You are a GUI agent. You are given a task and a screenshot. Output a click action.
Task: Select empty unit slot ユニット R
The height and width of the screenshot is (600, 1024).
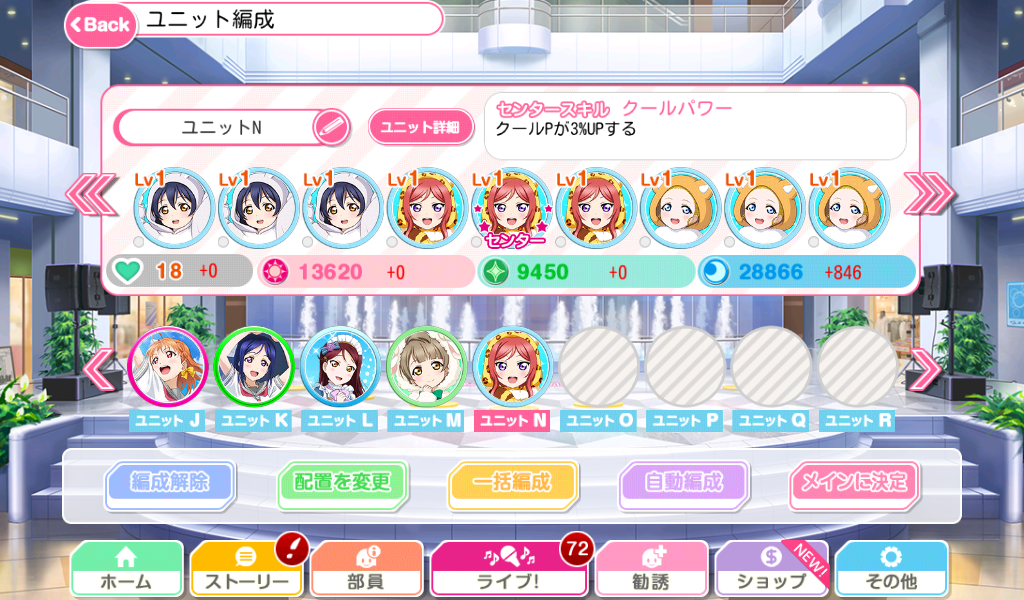click(x=857, y=366)
